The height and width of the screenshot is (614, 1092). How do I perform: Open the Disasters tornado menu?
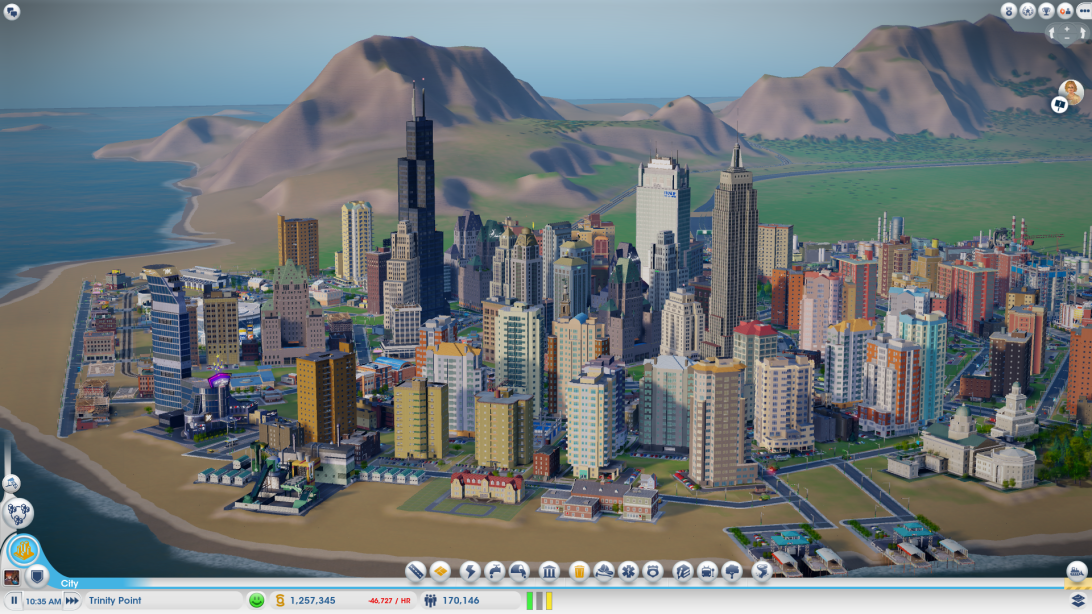[761, 571]
